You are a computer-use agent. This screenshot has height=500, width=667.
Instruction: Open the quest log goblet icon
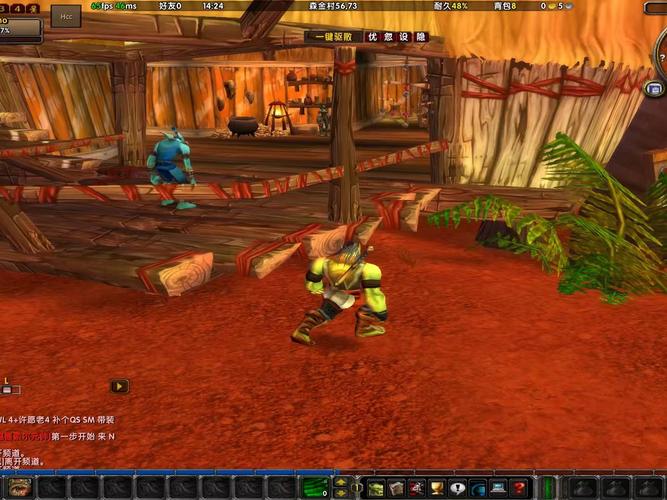(x=437, y=488)
